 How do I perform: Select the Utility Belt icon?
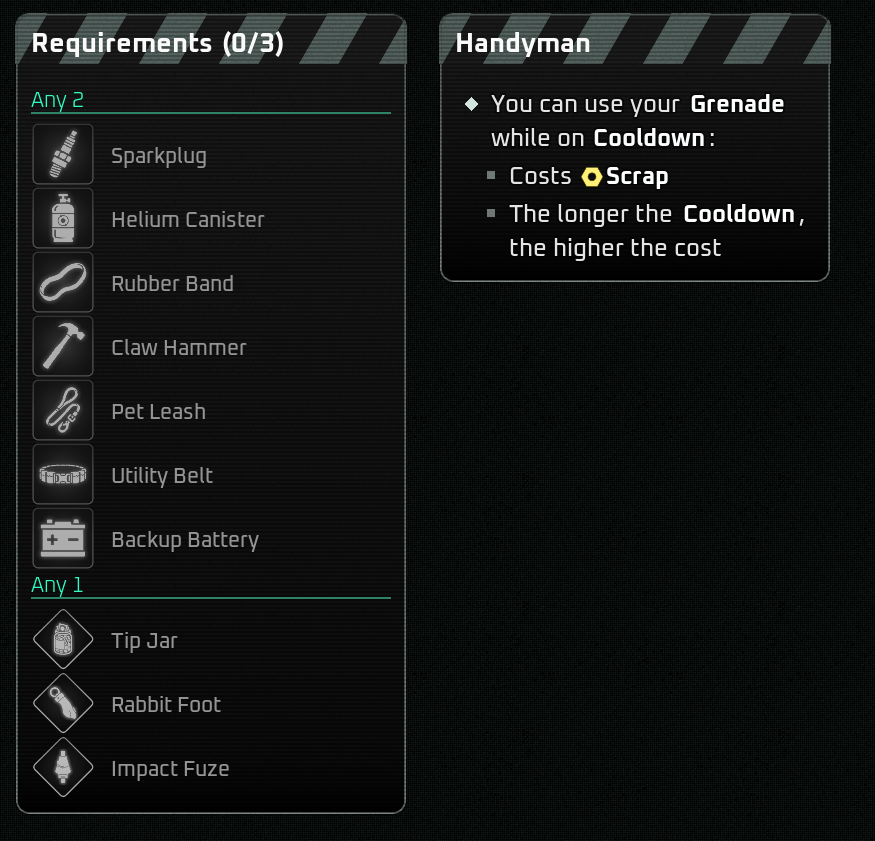[63, 475]
